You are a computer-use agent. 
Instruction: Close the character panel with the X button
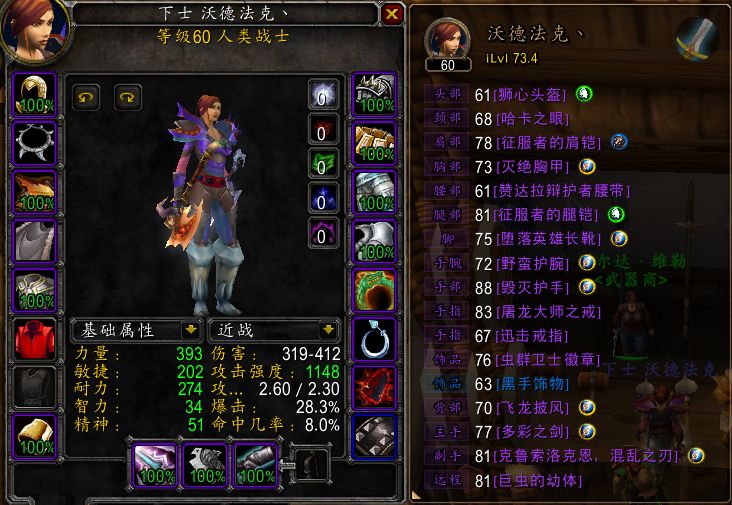392,14
